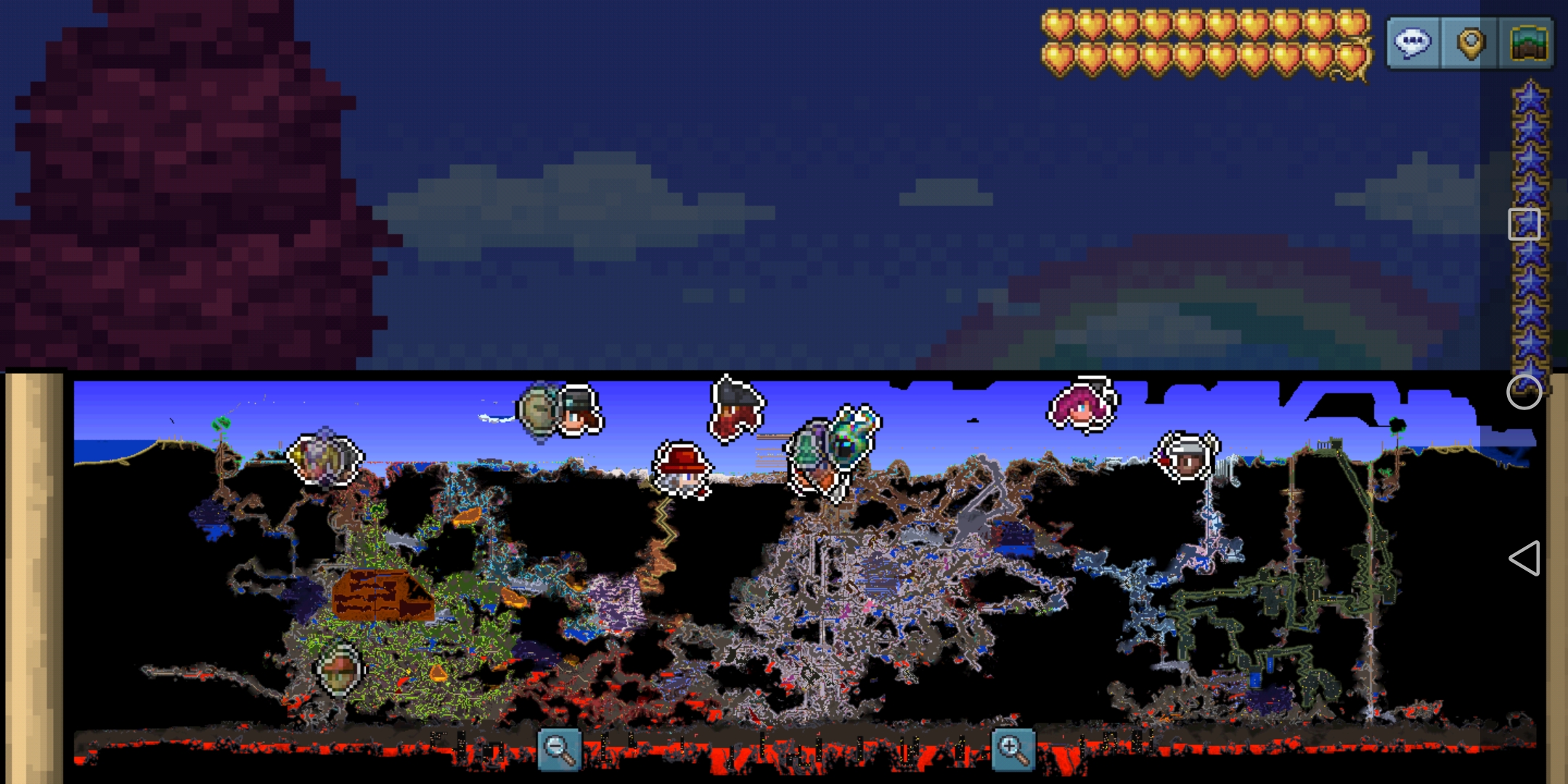Zoom in with the plus magnifier

[1013, 748]
